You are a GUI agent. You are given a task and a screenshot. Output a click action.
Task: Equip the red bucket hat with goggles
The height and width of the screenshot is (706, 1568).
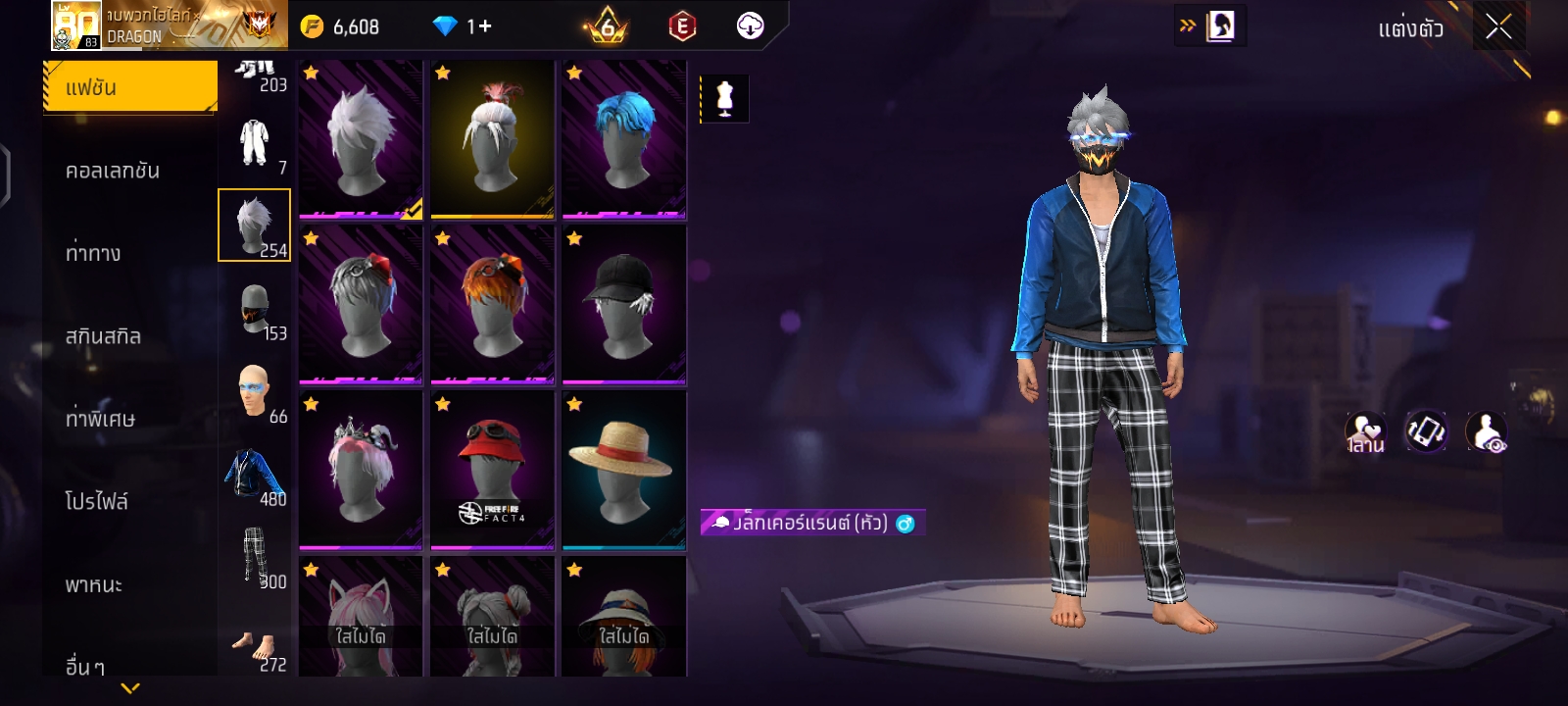(x=492, y=470)
